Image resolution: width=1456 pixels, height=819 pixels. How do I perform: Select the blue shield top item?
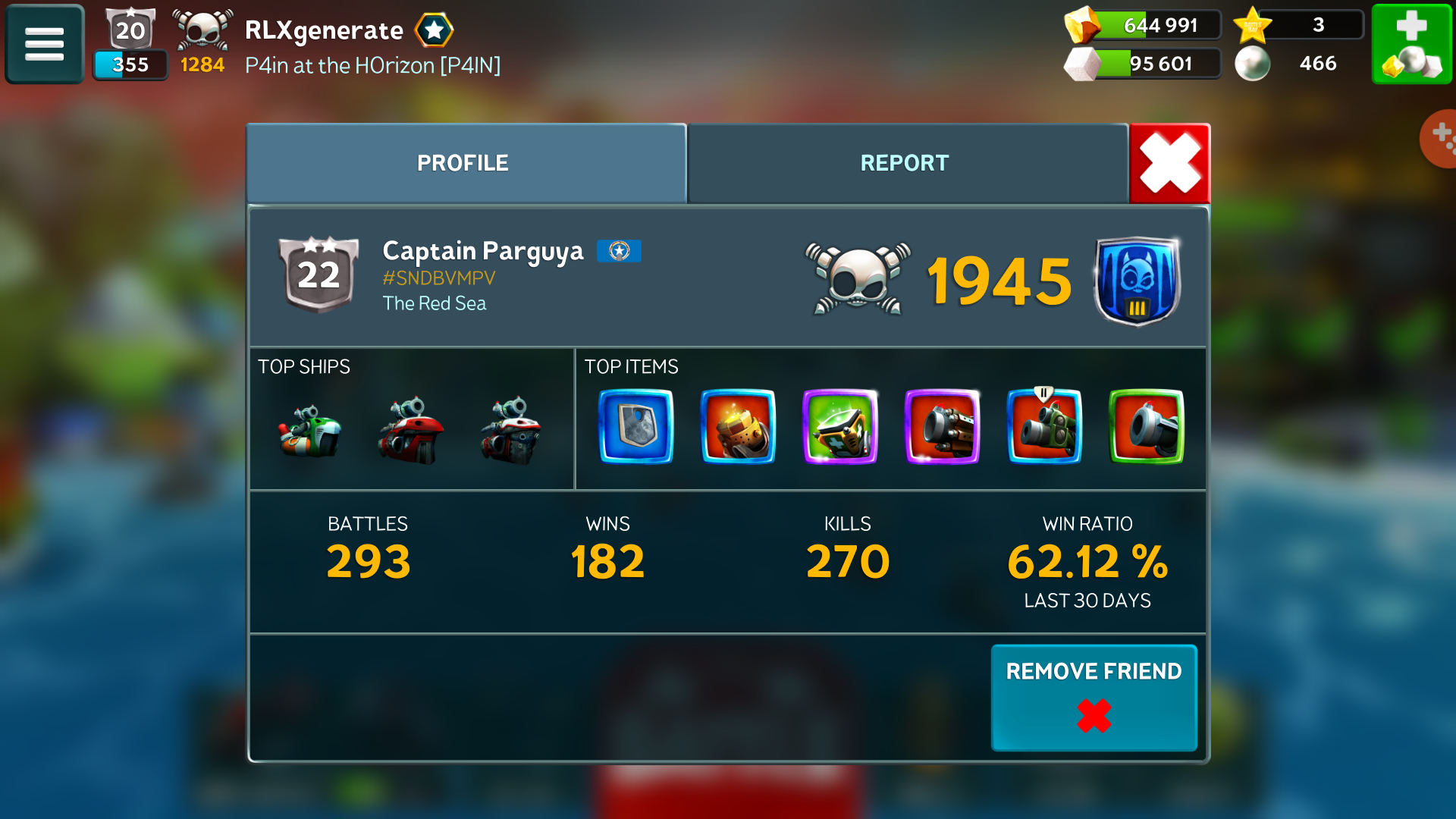[635, 426]
